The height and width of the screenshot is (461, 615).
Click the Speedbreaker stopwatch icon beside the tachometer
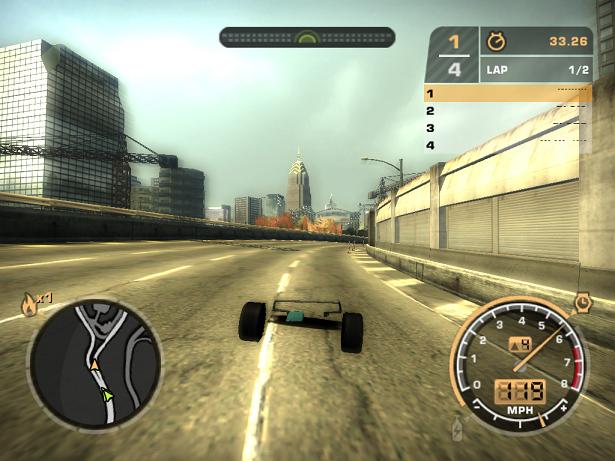click(583, 300)
